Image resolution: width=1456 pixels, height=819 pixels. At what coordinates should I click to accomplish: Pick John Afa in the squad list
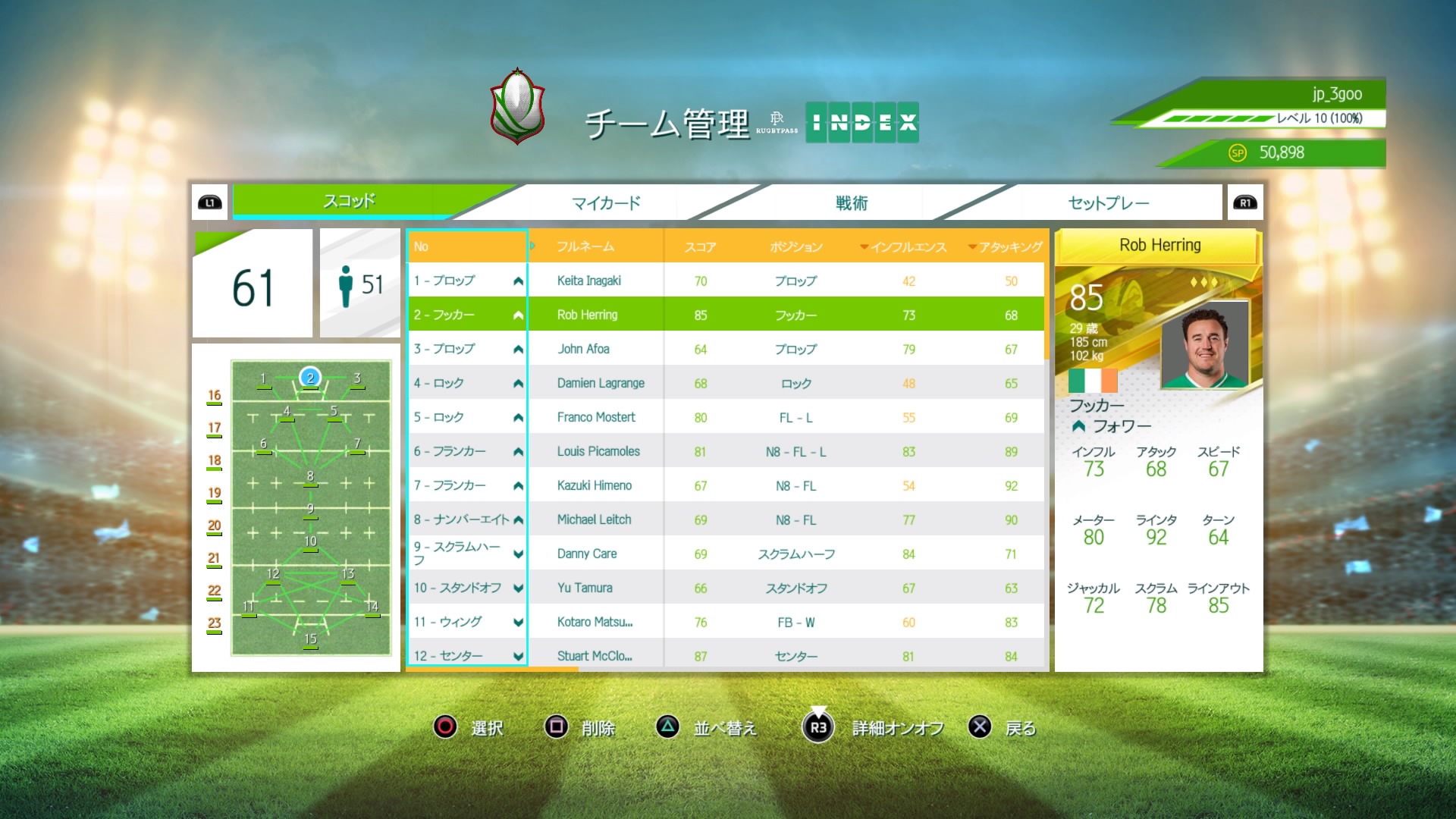point(584,349)
